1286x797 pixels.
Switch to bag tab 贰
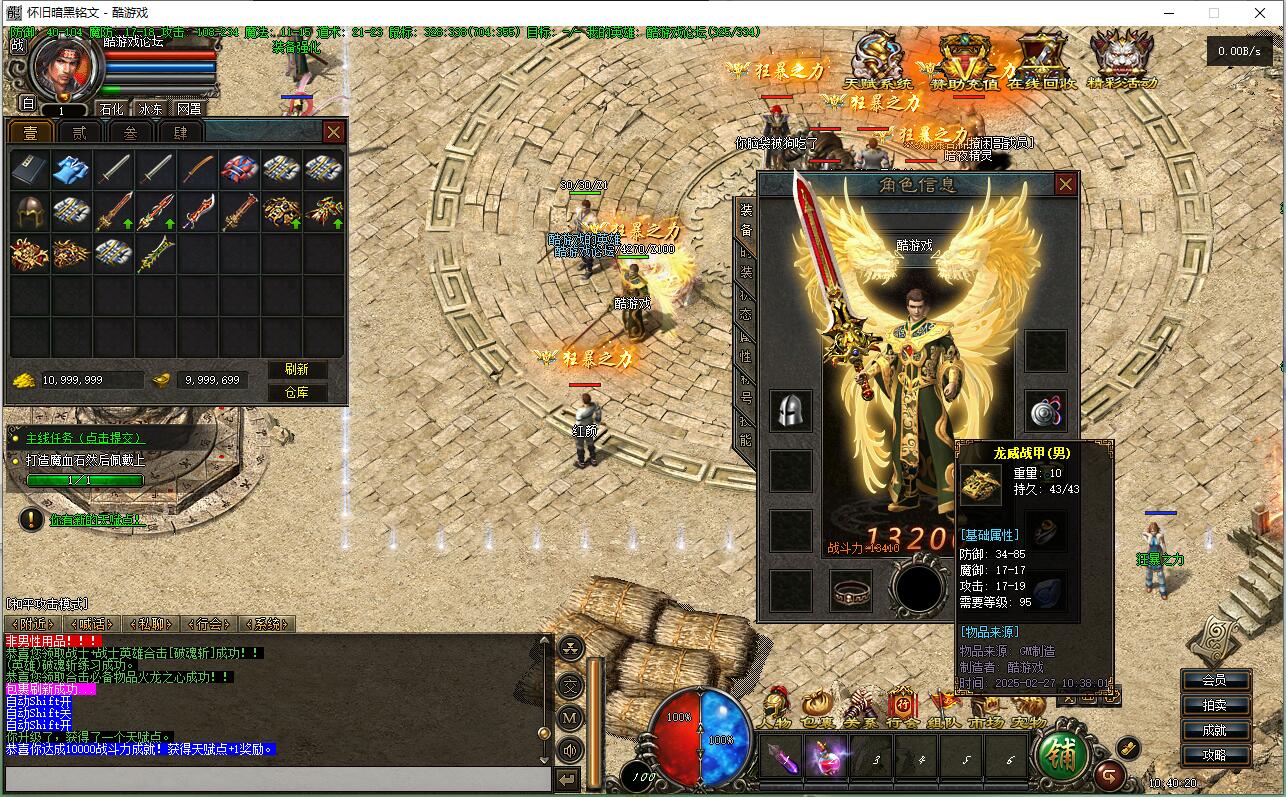[79, 132]
